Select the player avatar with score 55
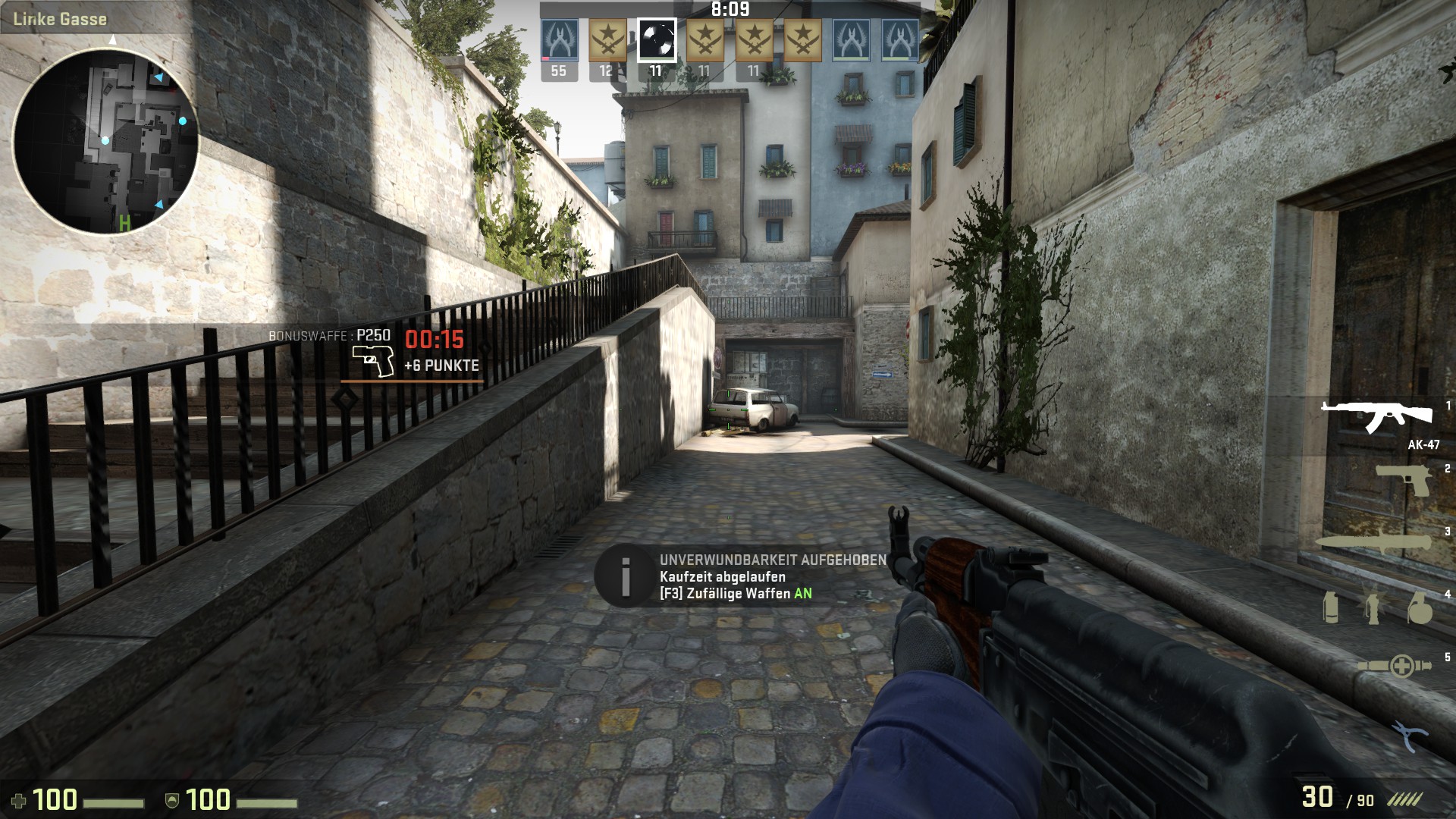The image size is (1456, 819). [559, 40]
